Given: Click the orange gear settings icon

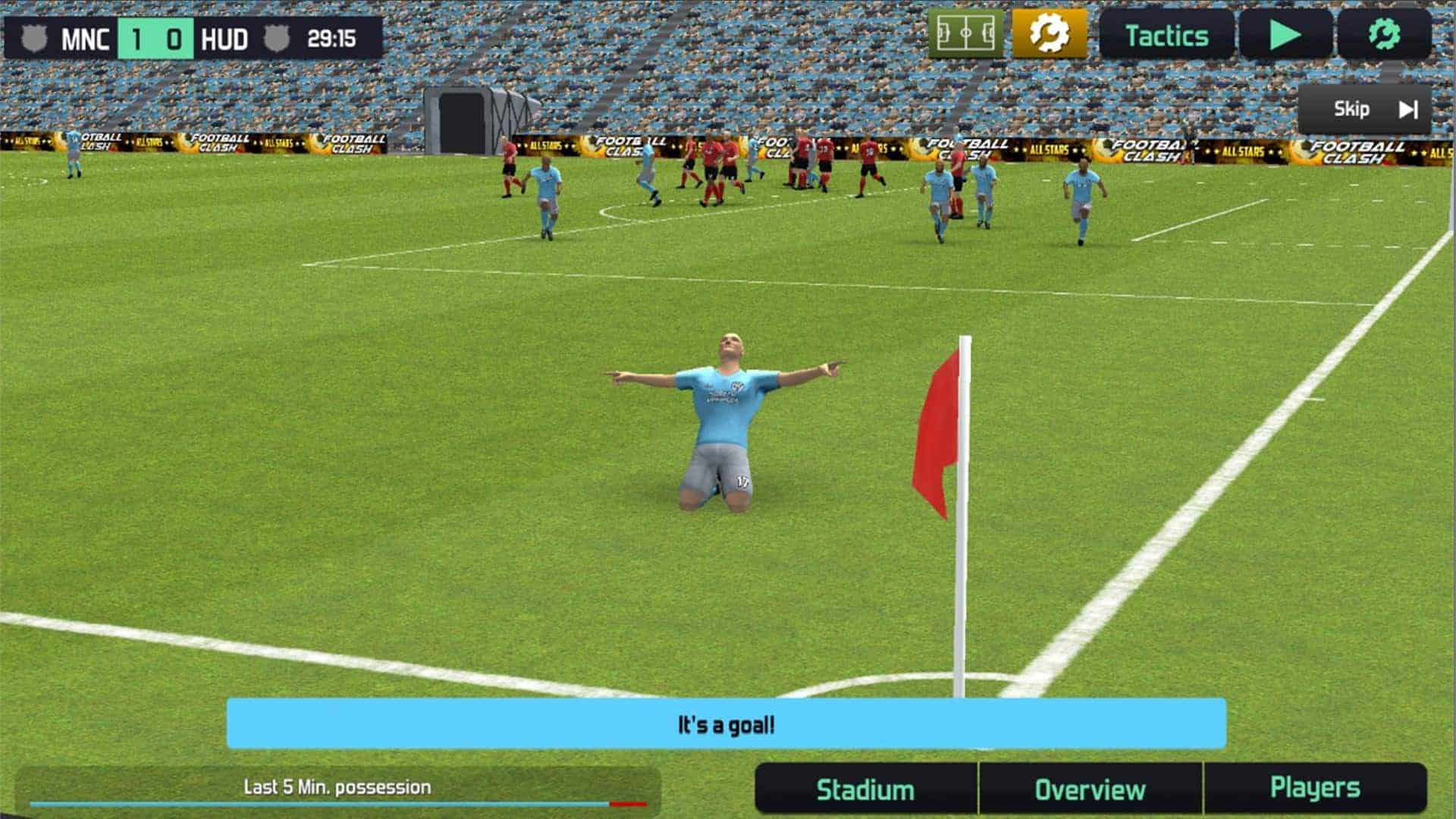Looking at the screenshot, I should click(x=1050, y=34).
